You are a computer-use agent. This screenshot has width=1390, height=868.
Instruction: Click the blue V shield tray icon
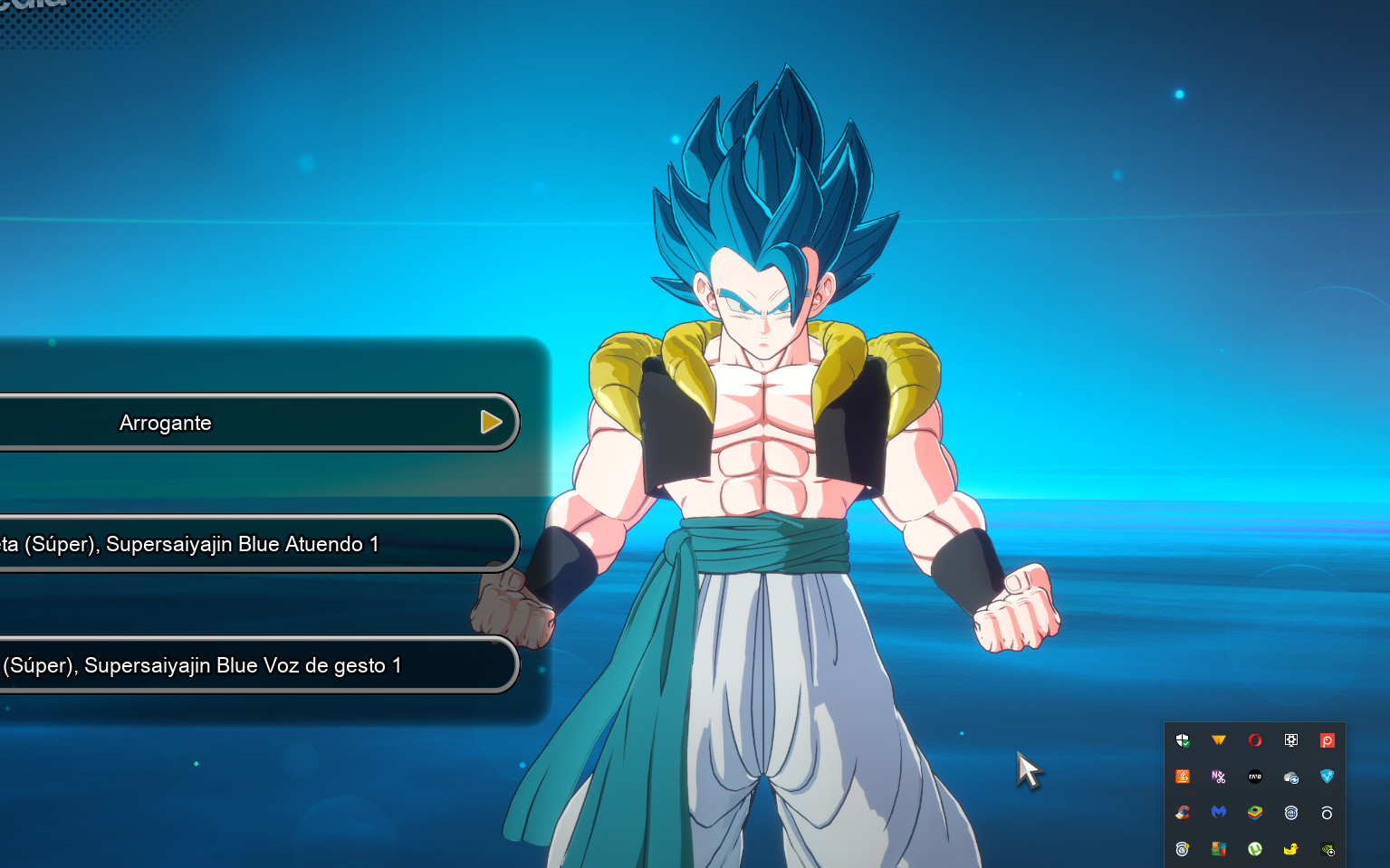1328,777
